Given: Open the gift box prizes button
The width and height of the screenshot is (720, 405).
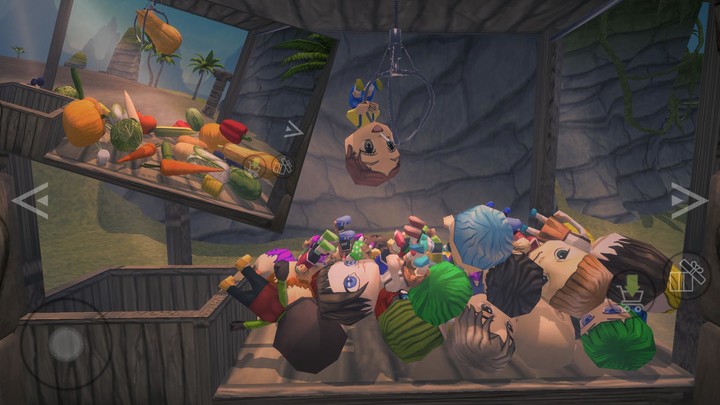Looking at the screenshot, I should click(x=688, y=275).
